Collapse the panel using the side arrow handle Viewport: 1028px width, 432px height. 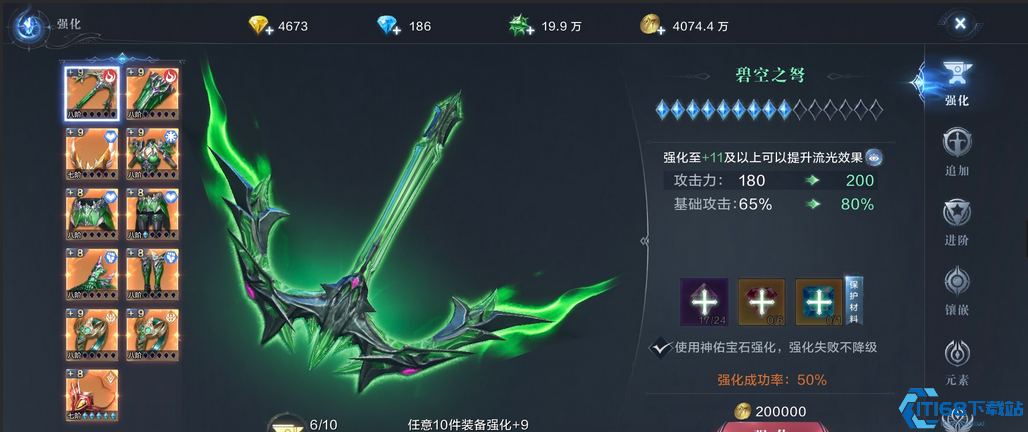(x=645, y=240)
